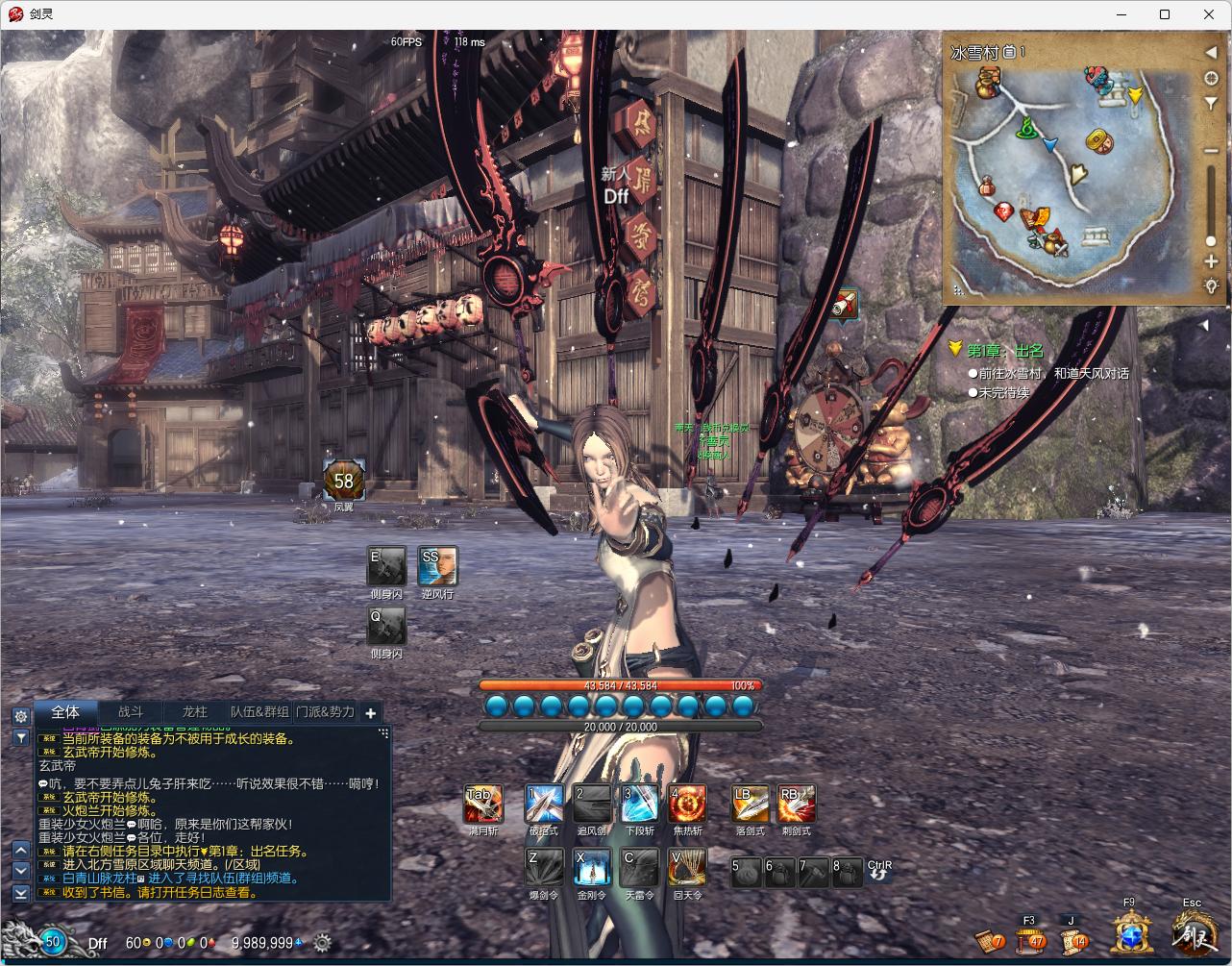This screenshot has height=966, width=1232.
Task: Select the 逆风行 SS skill icon
Action: click(437, 566)
